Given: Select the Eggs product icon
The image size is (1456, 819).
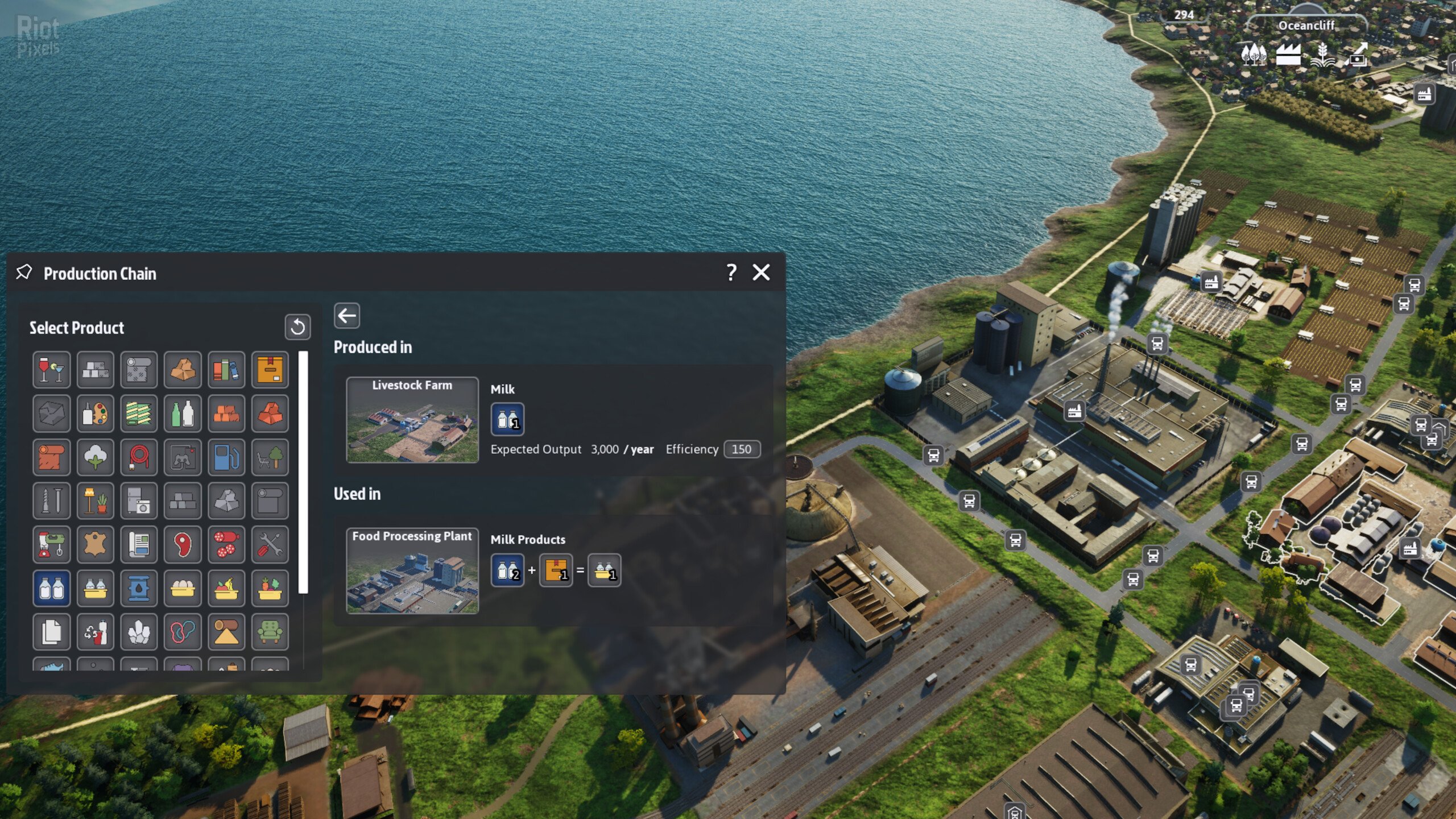Looking at the screenshot, I should pyautogui.click(x=183, y=588).
